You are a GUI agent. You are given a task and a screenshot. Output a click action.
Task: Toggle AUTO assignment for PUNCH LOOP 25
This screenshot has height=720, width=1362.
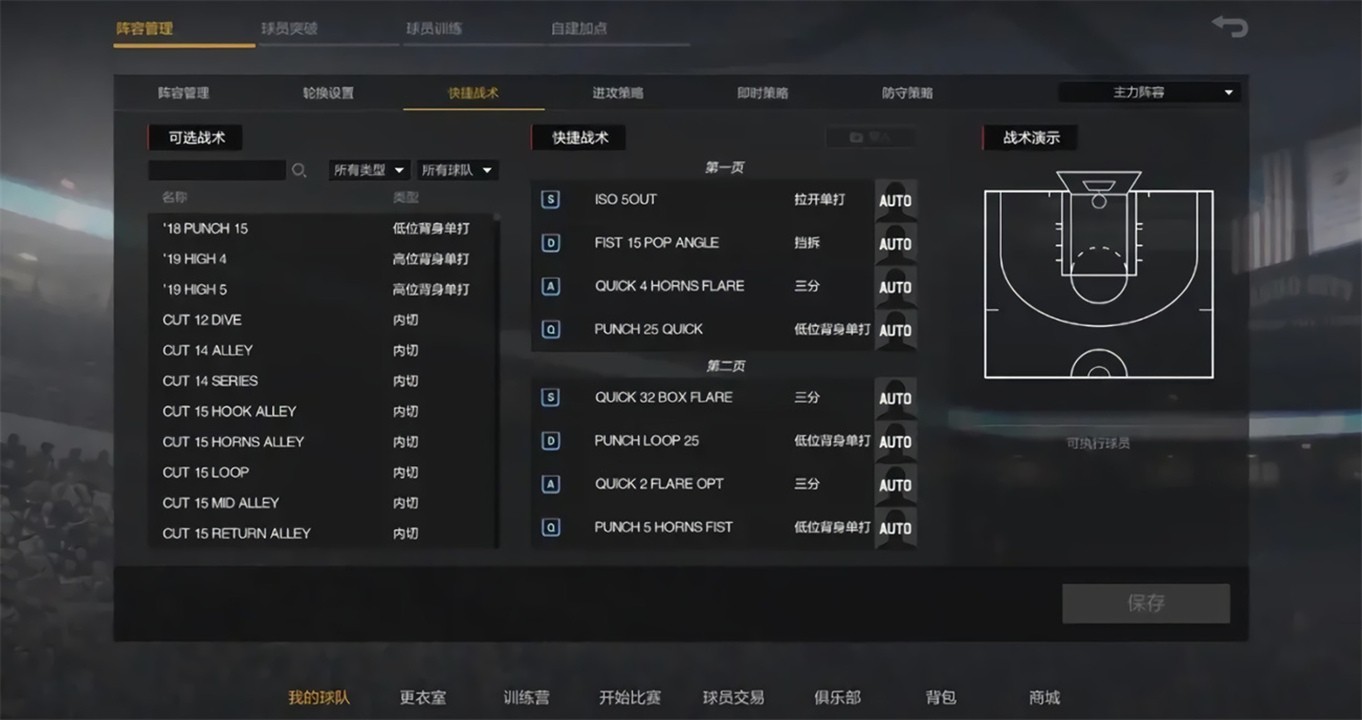[x=895, y=440]
